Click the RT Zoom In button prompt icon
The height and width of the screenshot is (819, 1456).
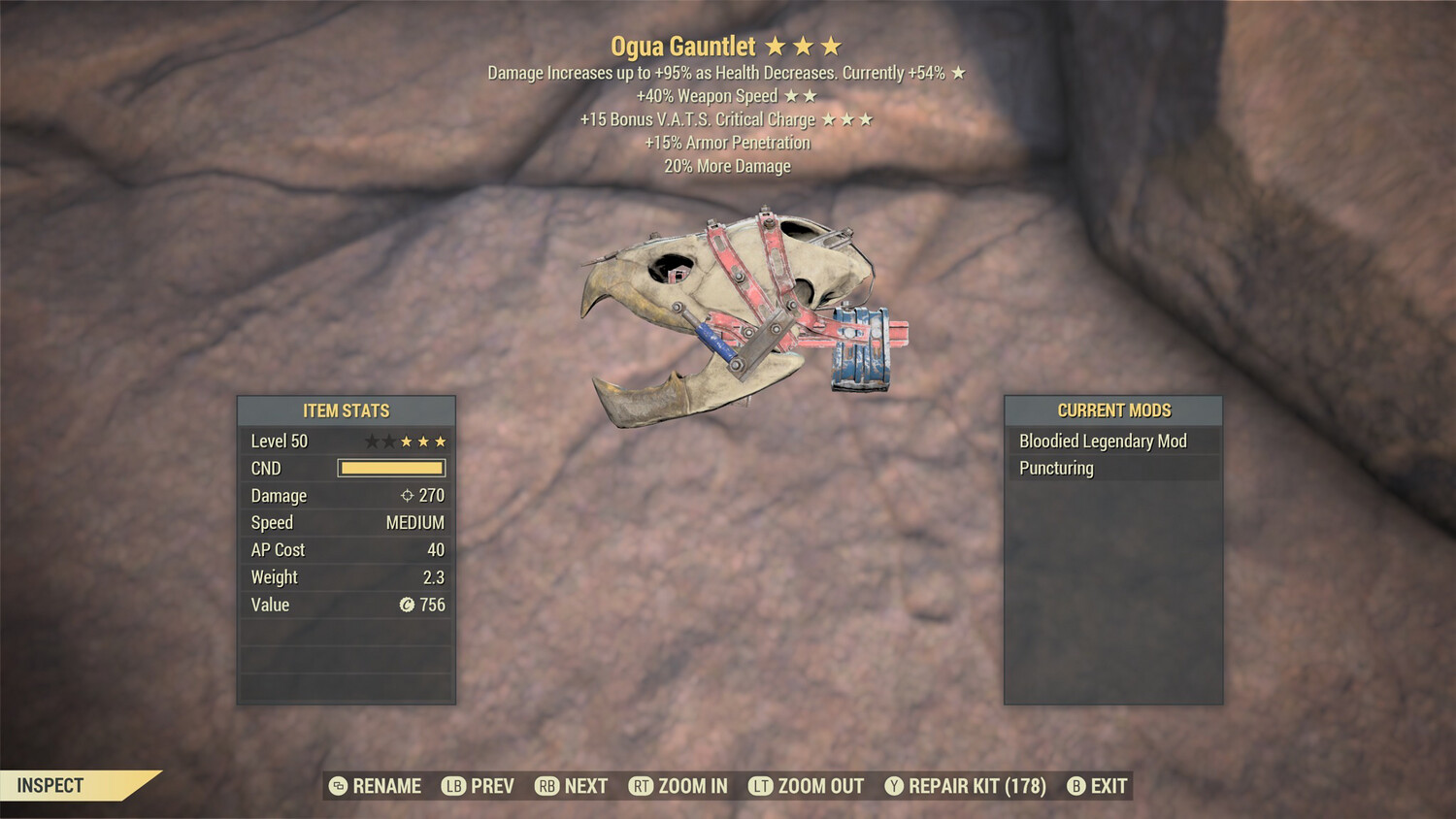[x=644, y=786]
